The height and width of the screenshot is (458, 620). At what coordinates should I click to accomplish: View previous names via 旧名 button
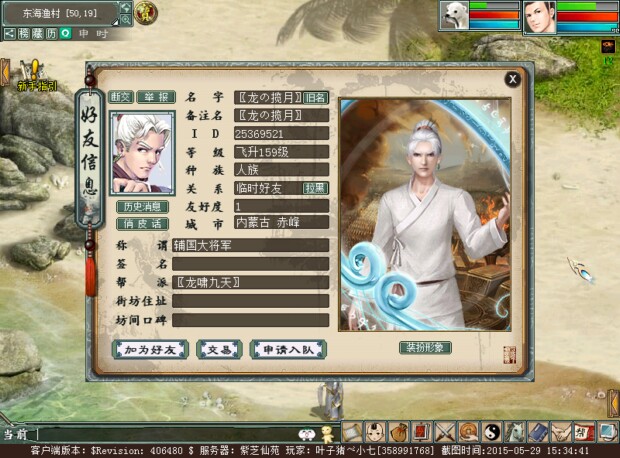tap(315, 98)
